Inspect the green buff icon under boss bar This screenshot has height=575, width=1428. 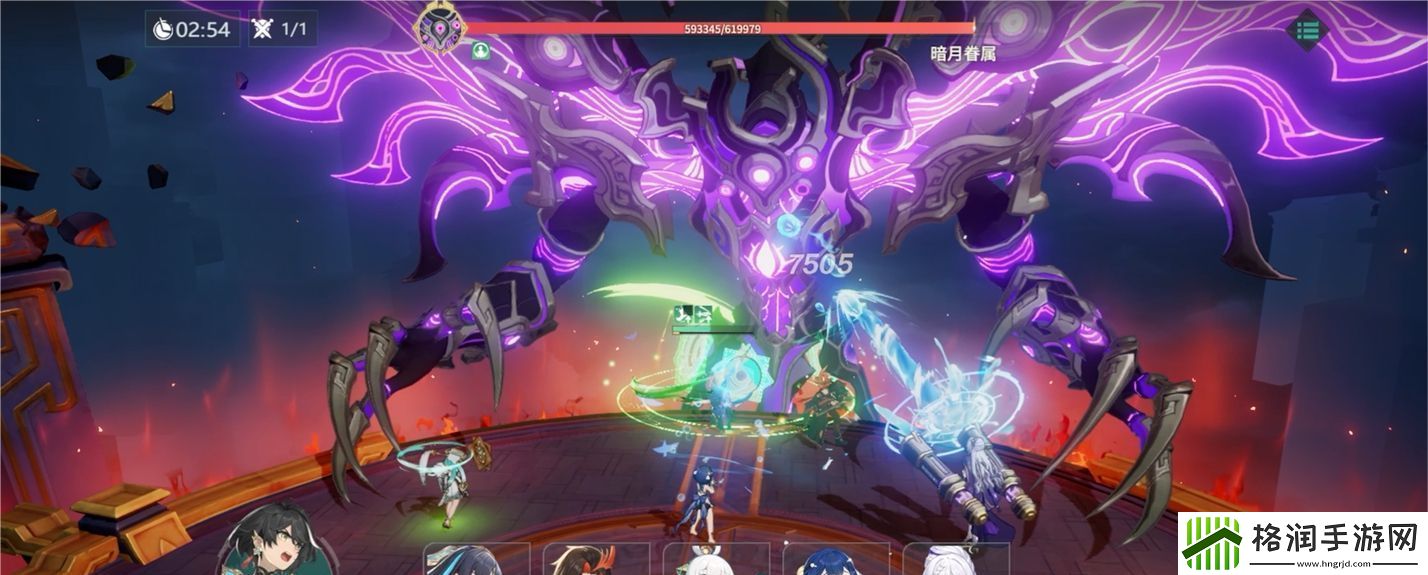(481, 50)
